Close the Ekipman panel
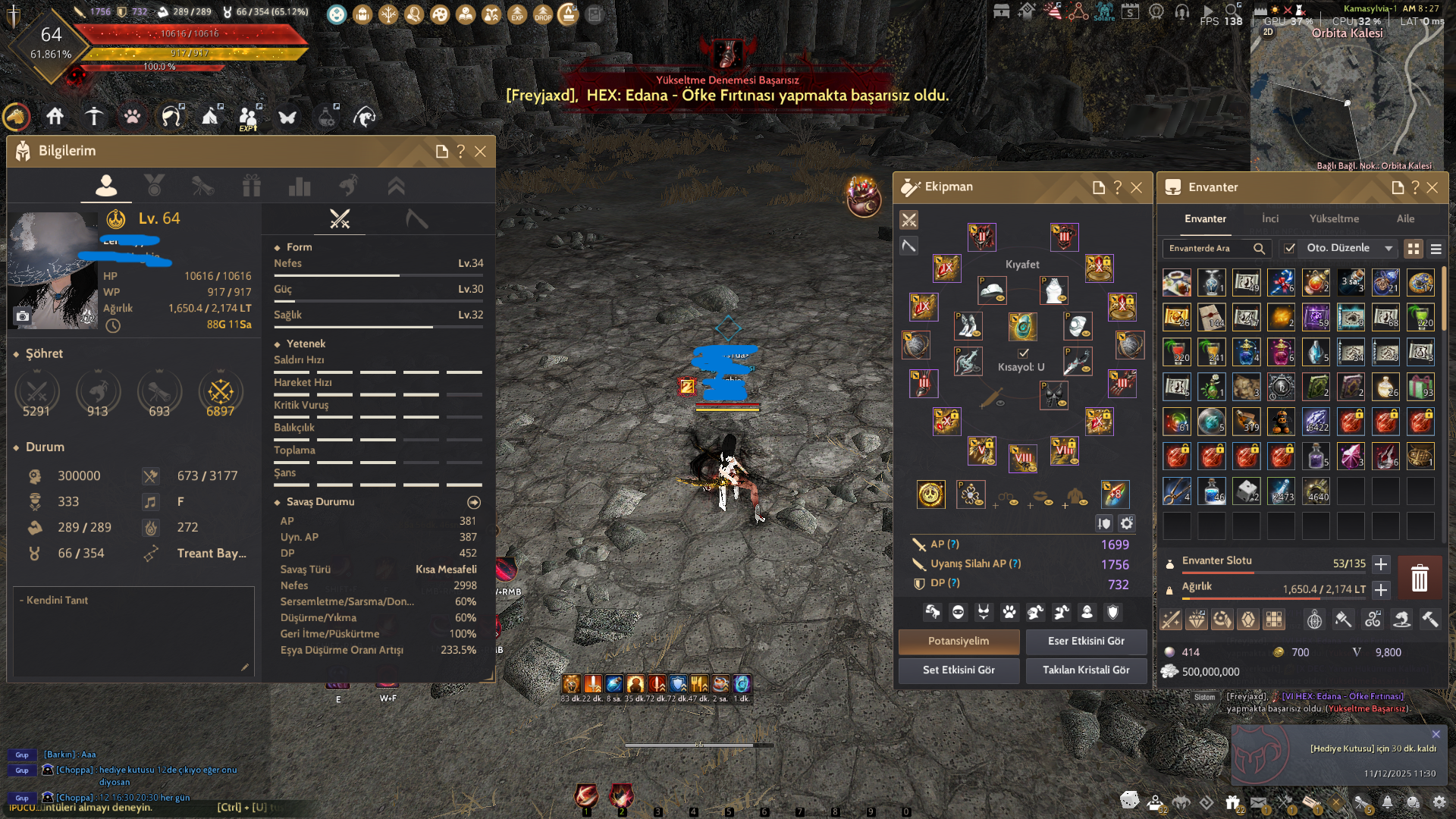 [x=1136, y=187]
